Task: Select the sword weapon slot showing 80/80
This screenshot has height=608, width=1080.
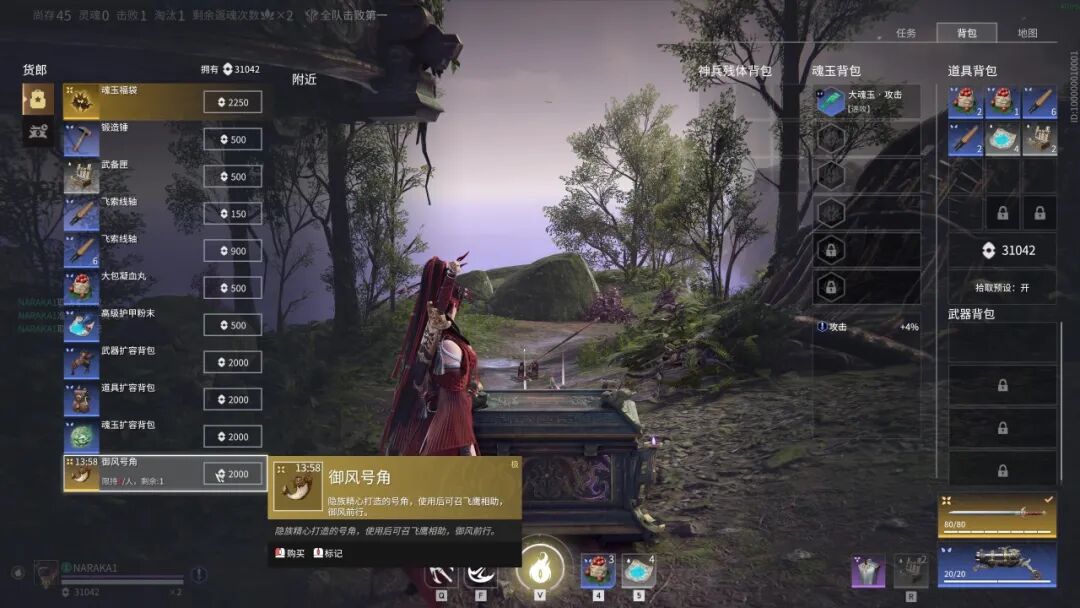Action: point(996,514)
